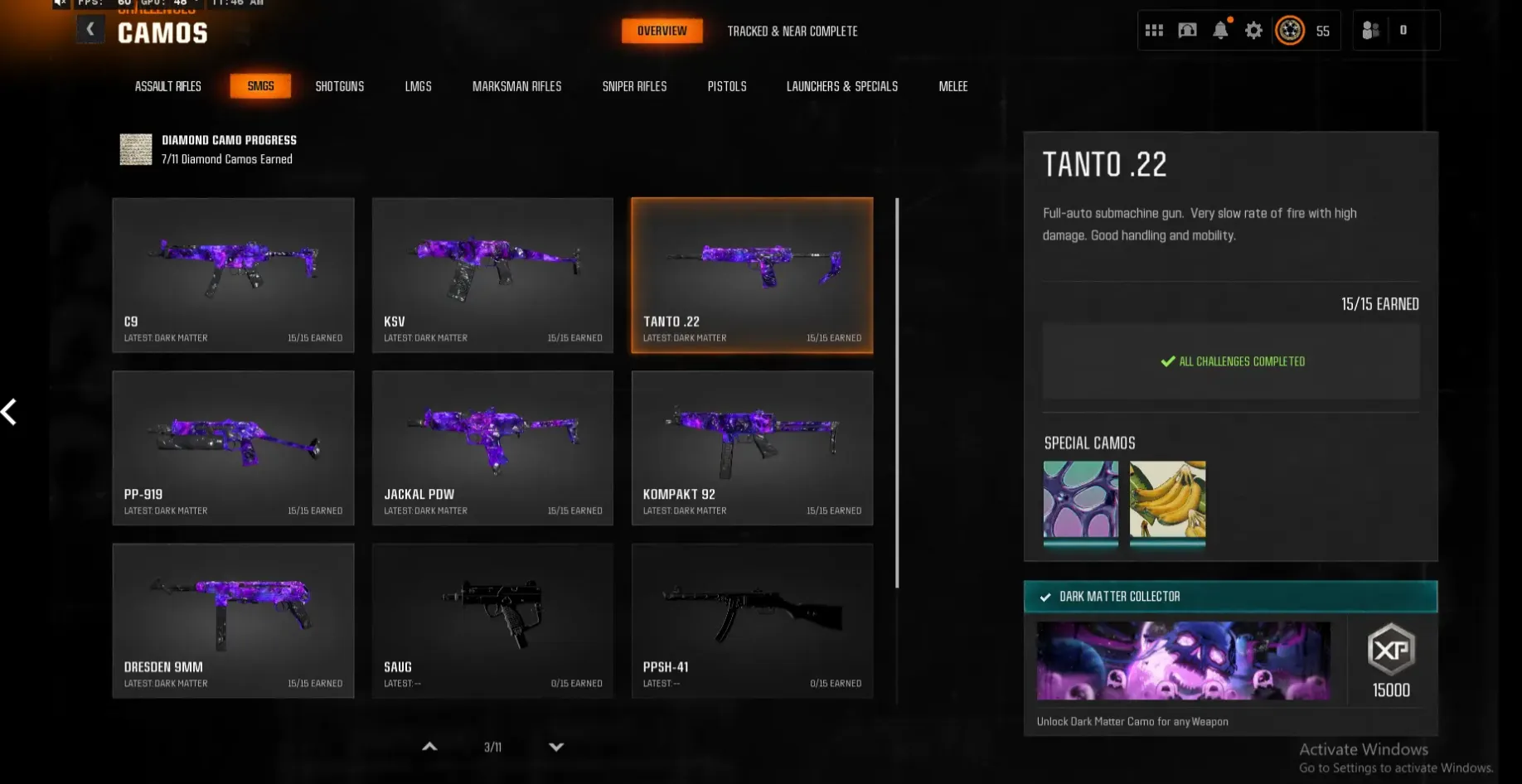
Task: Open the apps grid menu icon
Action: pyautogui.click(x=1153, y=30)
